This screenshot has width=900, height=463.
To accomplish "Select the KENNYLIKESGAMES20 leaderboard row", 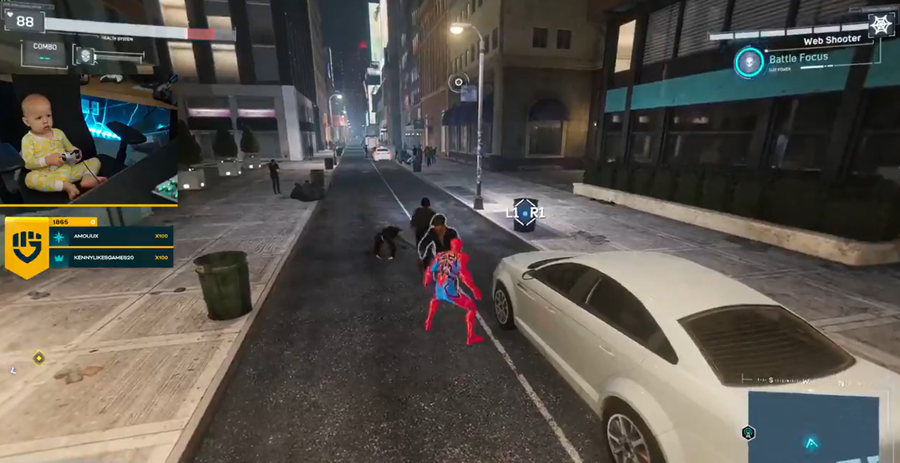I will [x=110, y=258].
